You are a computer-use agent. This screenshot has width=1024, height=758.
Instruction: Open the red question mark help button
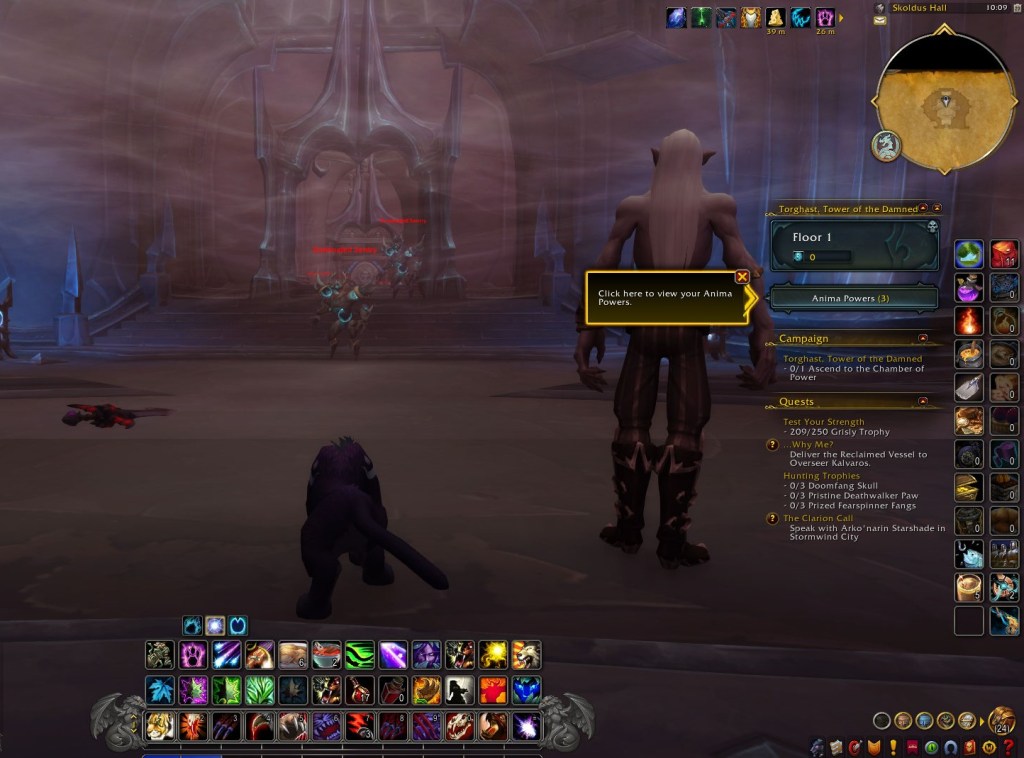tap(1012, 747)
